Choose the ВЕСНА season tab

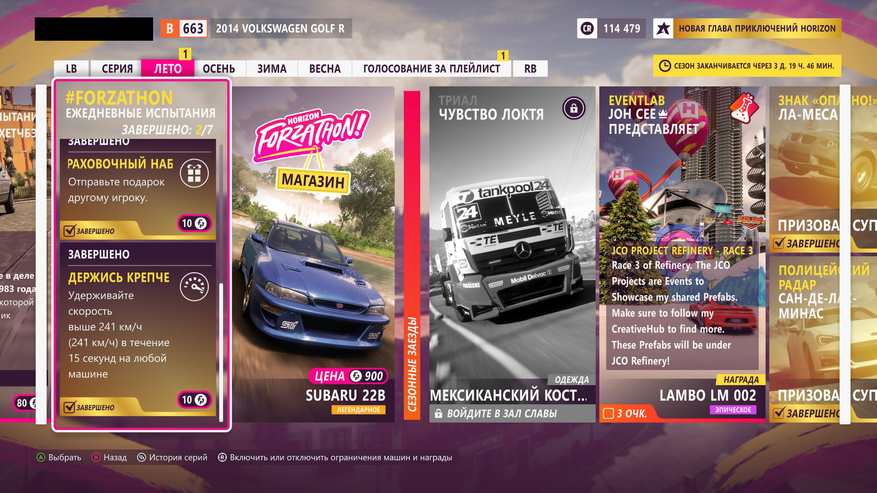(x=324, y=69)
